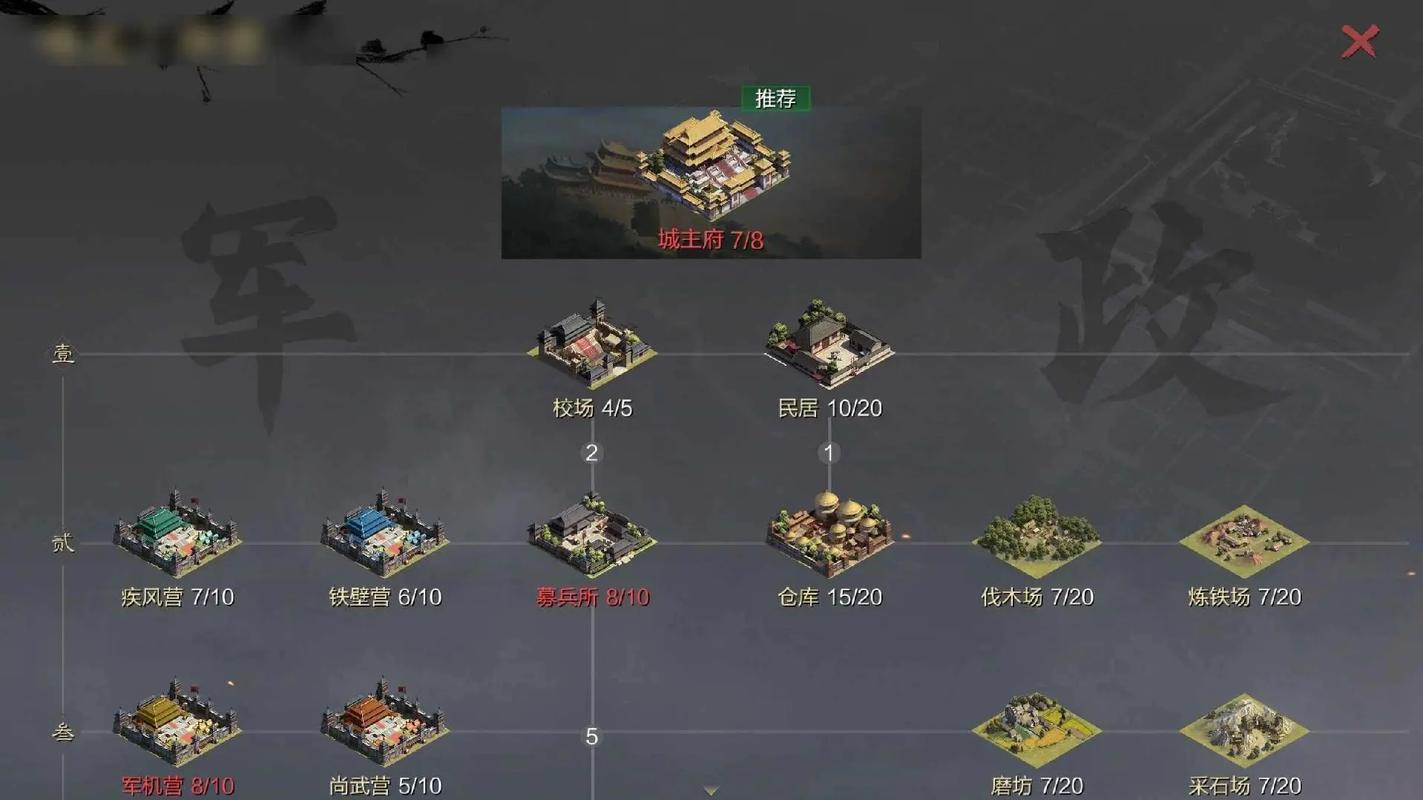Switch to the 政 politics tab

[1150, 300]
